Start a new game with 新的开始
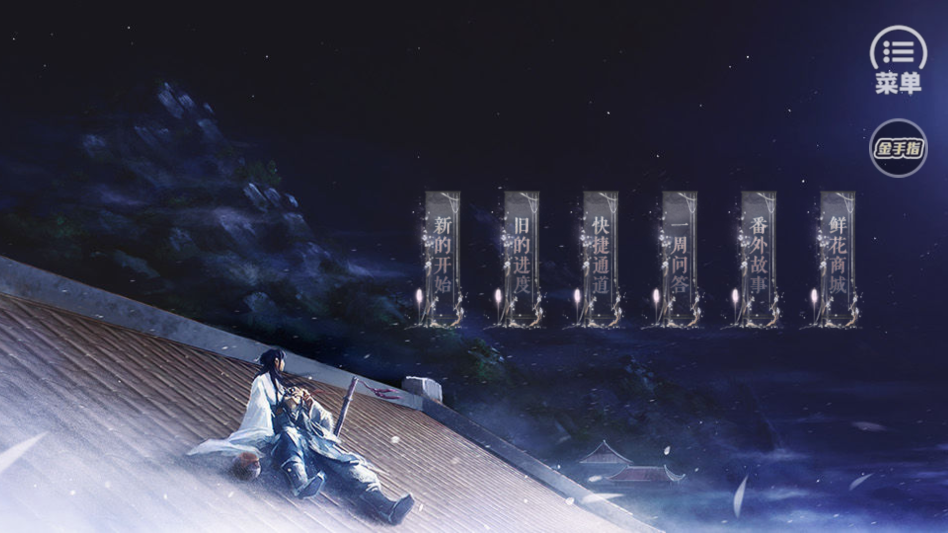The image size is (948, 533). click(x=442, y=258)
